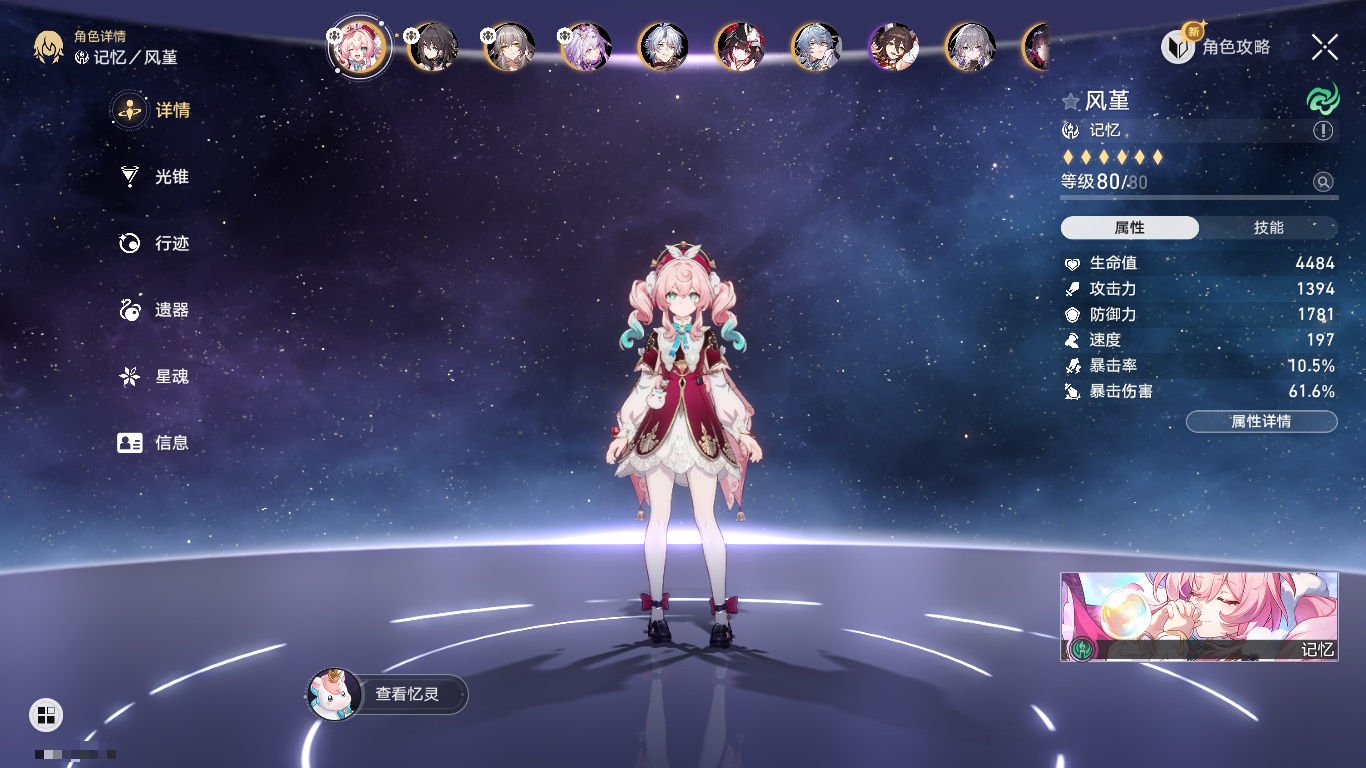Show the 记忆 path info exclamation icon
The height and width of the screenshot is (768, 1366).
(1323, 131)
